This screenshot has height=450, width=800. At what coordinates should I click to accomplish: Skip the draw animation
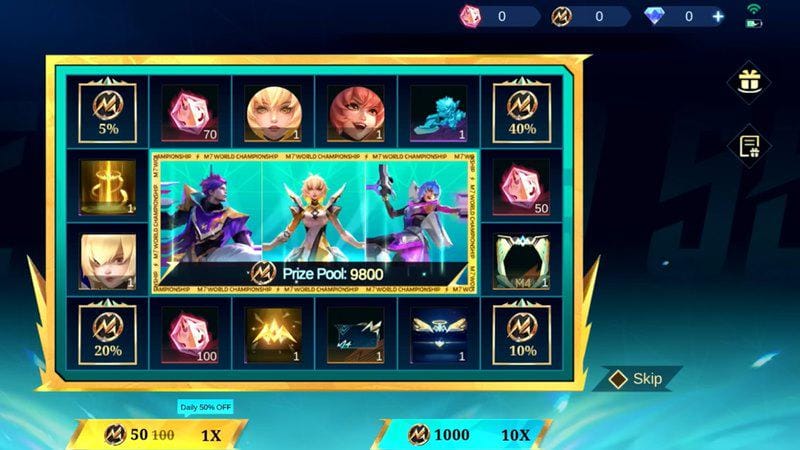click(x=638, y=379)
